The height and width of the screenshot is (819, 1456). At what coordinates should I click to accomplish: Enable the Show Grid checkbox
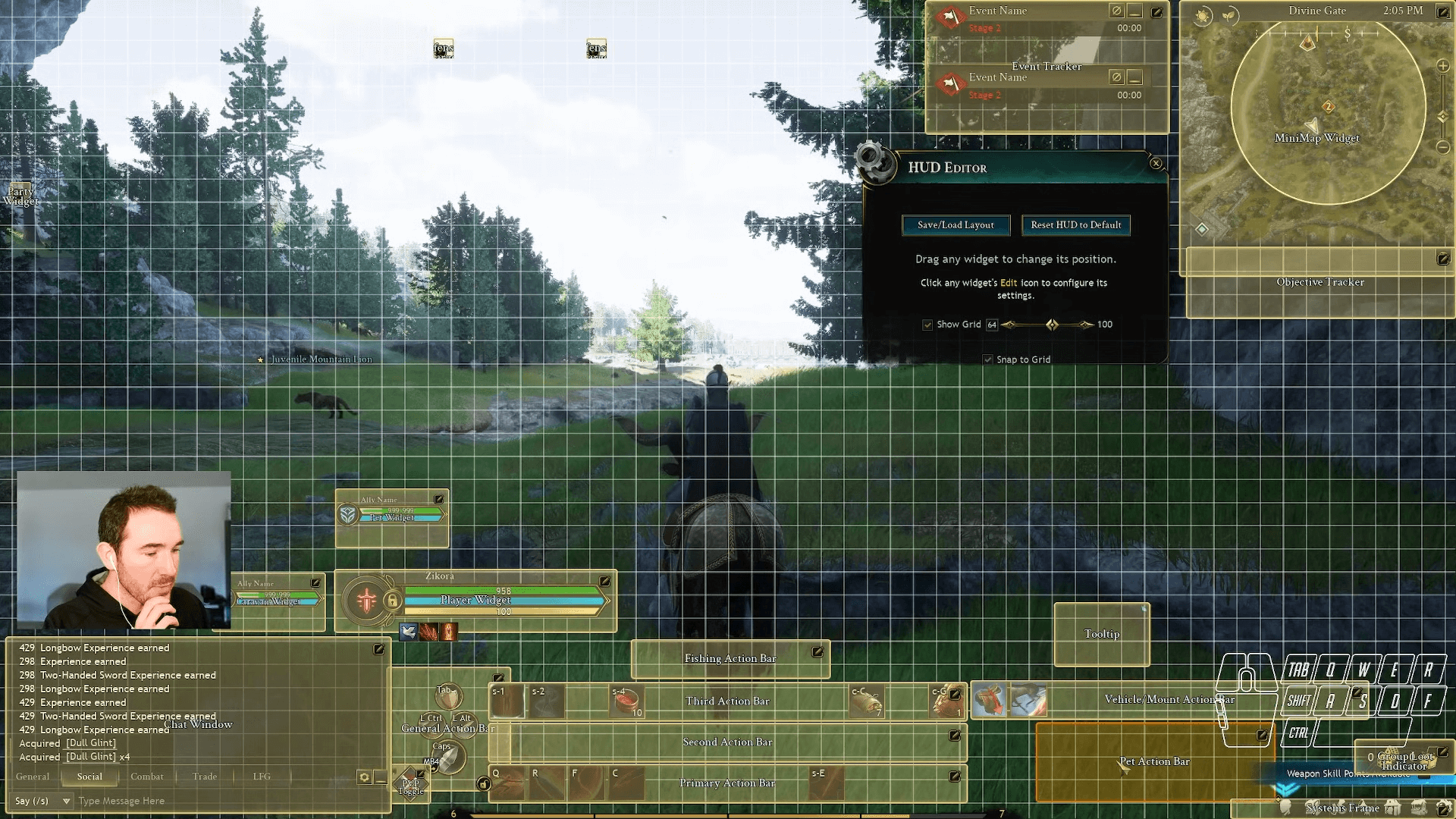click(927, 324)
